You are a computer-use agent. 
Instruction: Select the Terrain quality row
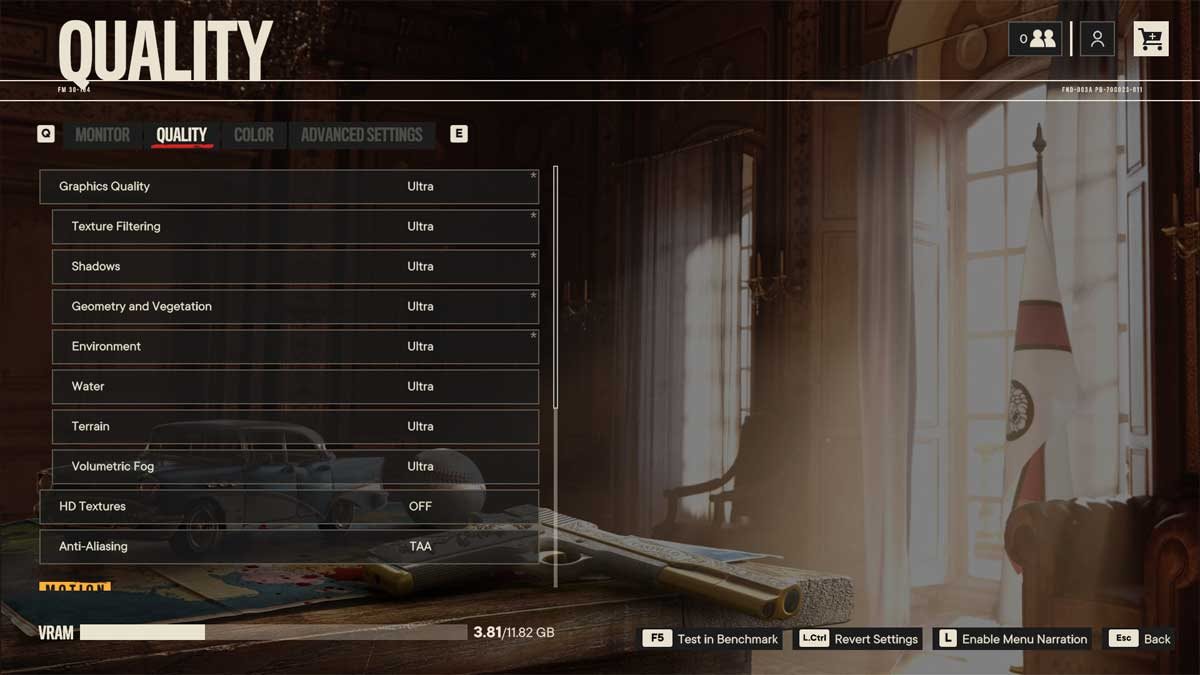[x=295, y=427]
